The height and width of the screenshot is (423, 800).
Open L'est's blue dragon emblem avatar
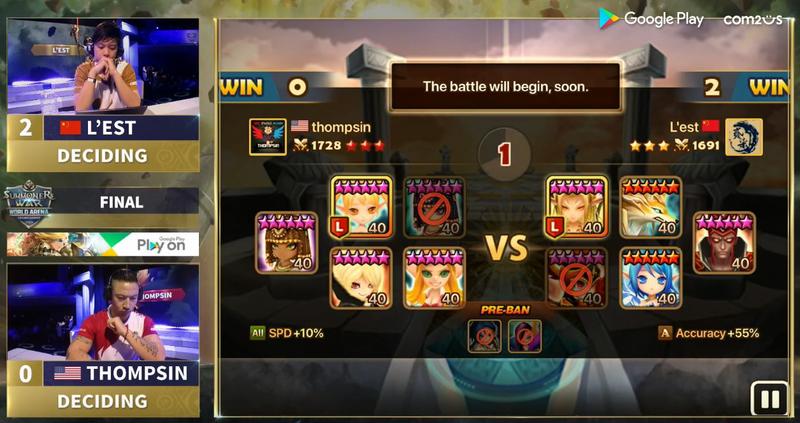[744, 137]
